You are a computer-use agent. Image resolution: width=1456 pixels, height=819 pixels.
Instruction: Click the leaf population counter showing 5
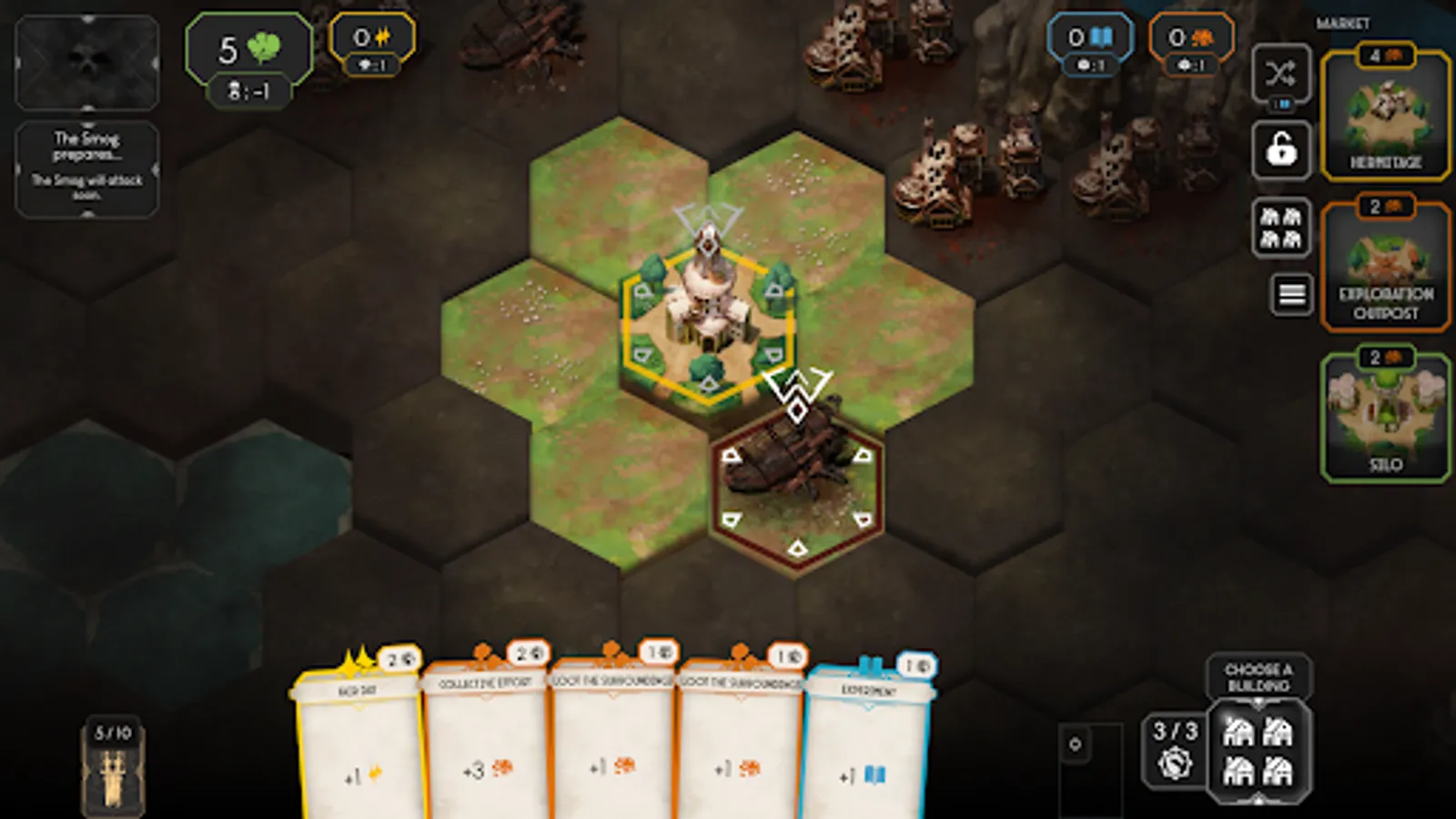click(x=248, y=50)
